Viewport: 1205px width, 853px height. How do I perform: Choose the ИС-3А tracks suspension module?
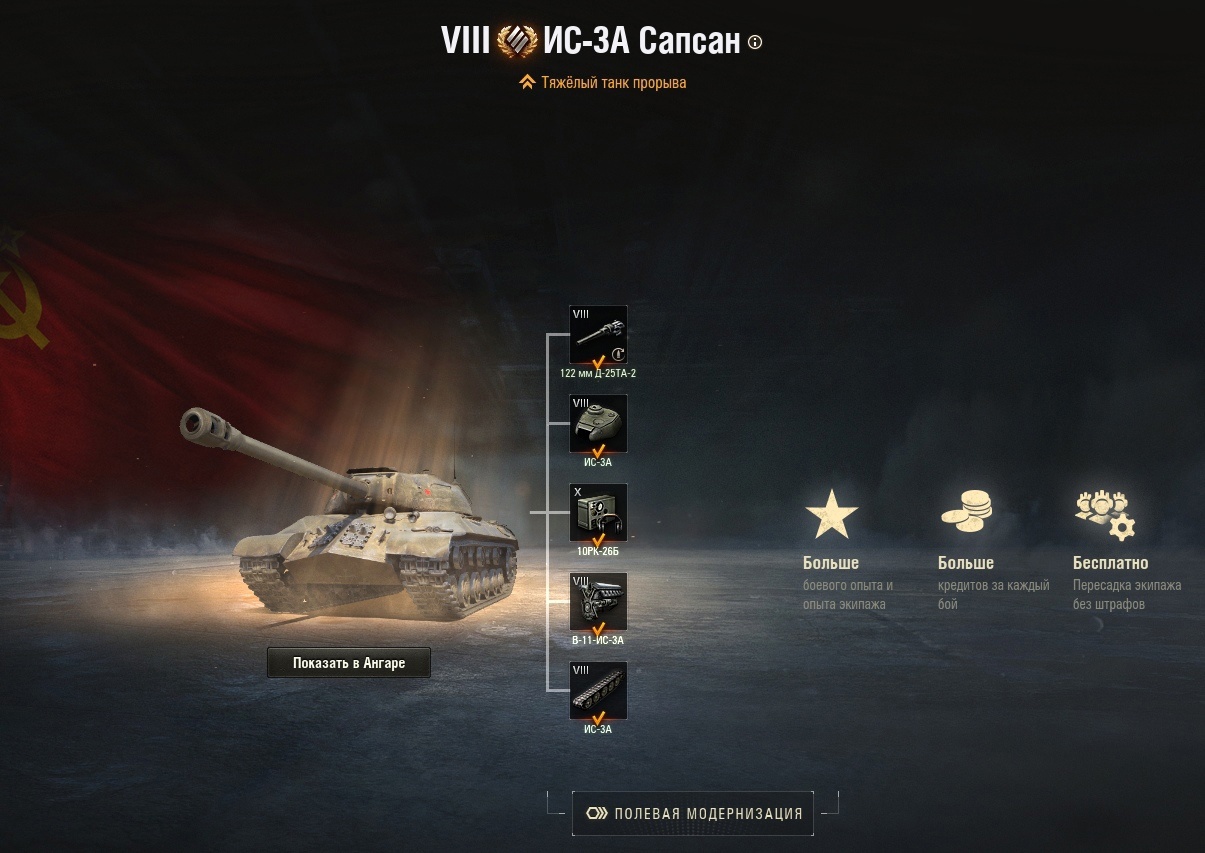[x=598, y=691]
